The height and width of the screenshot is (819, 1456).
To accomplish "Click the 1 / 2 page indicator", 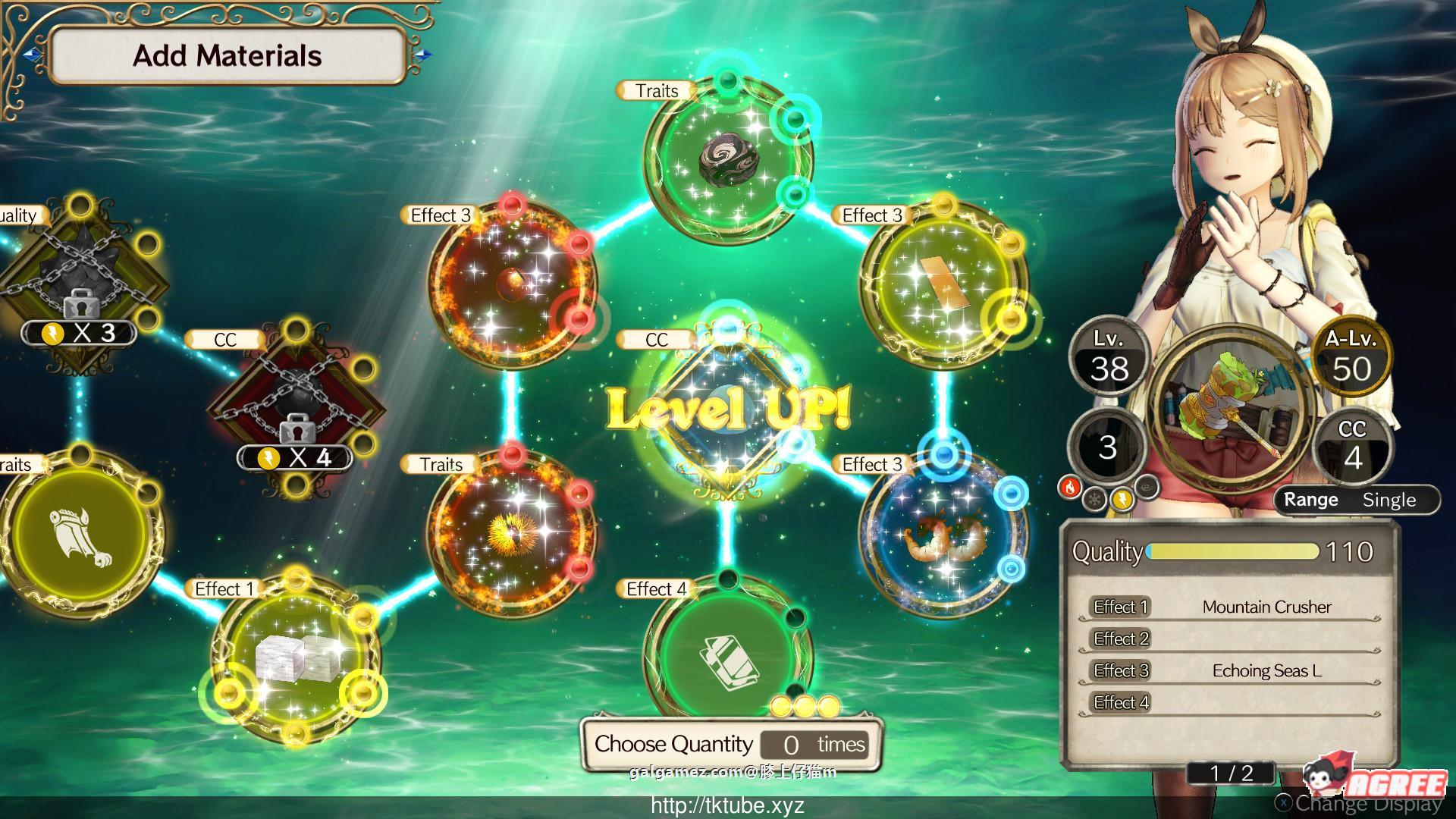I will coord(1231,773).
